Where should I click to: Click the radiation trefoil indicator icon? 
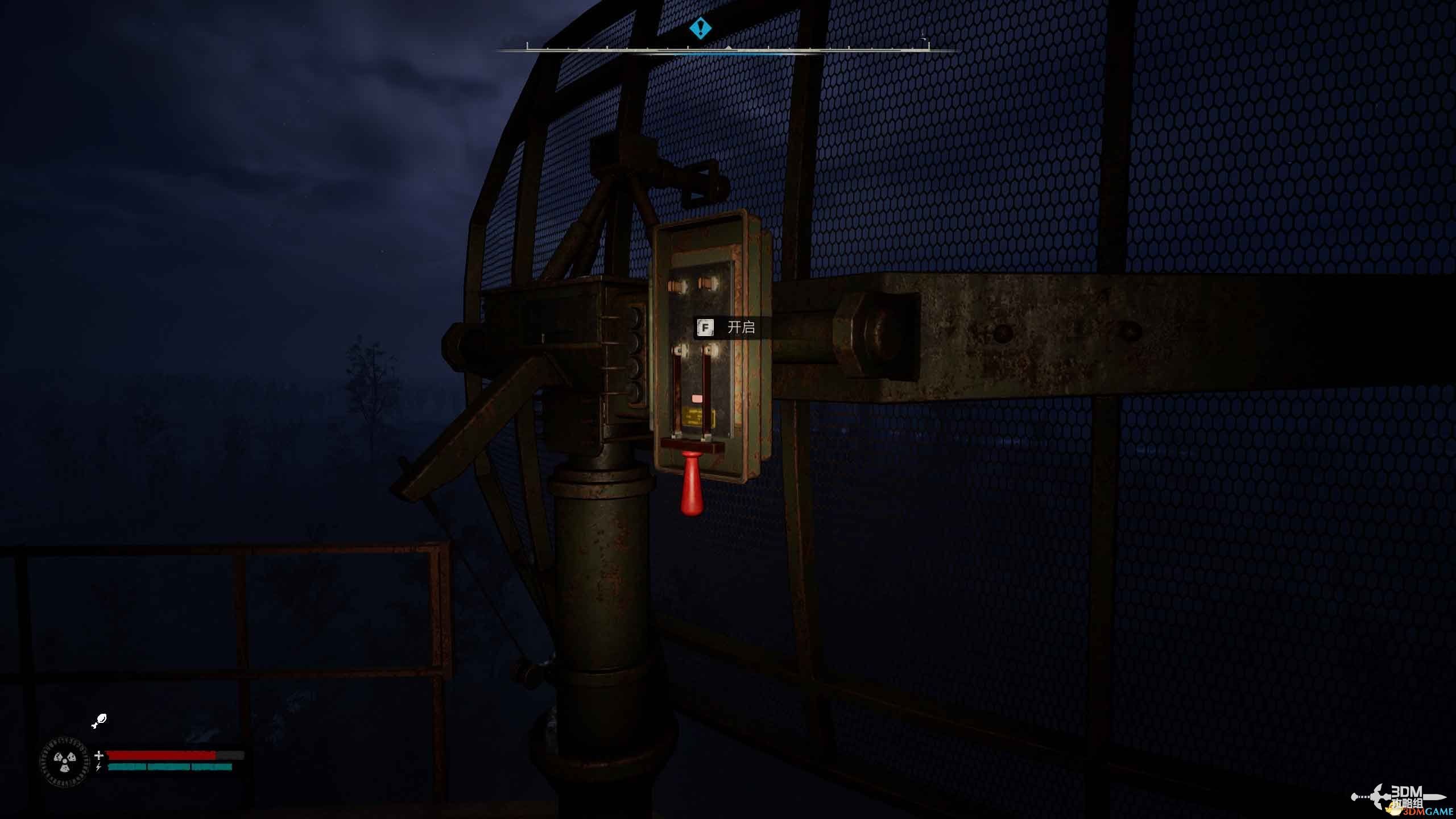click(64, 762)
